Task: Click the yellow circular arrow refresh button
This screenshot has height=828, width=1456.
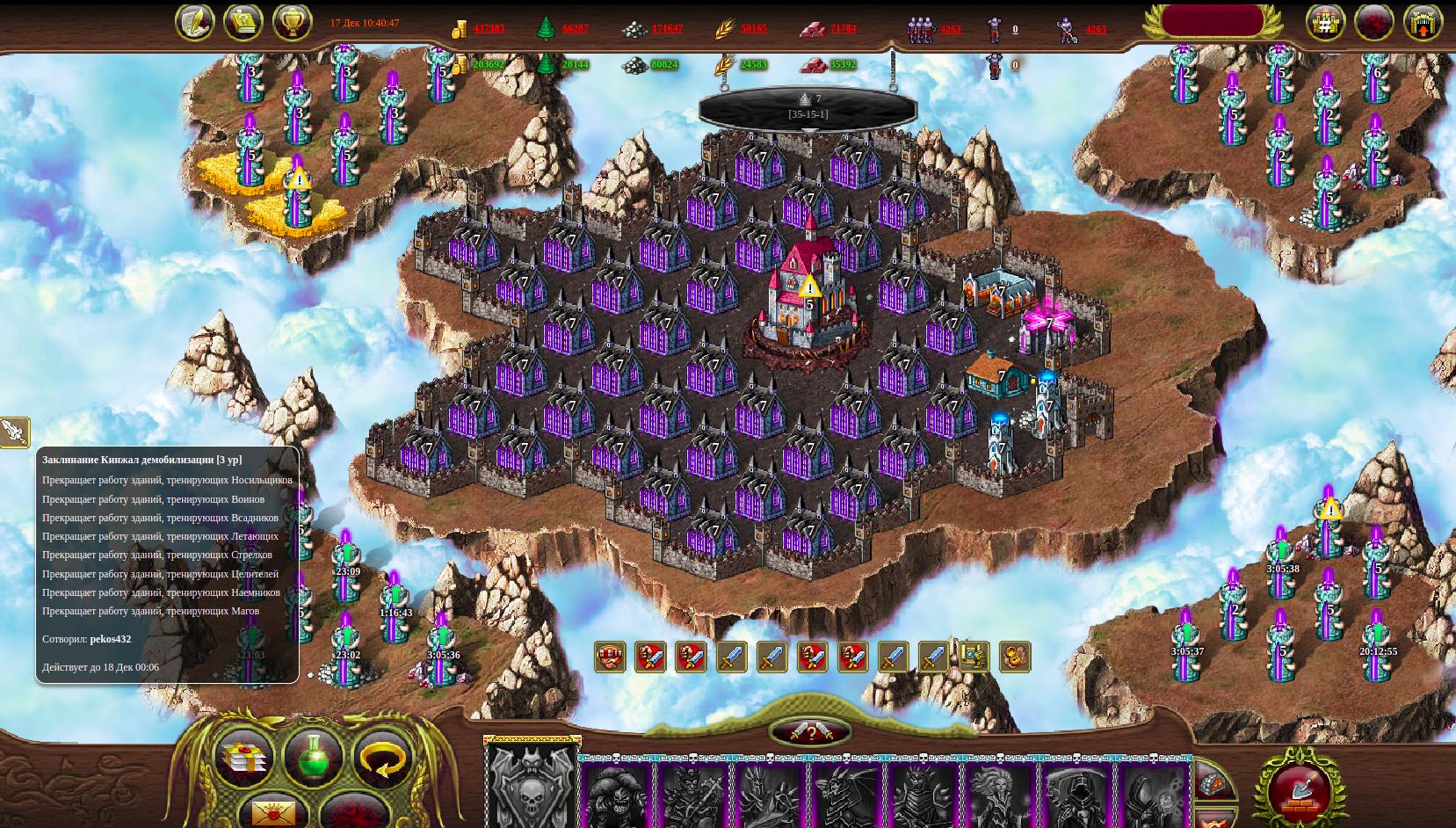Action: pyautogui.click(x=383, y=758)
